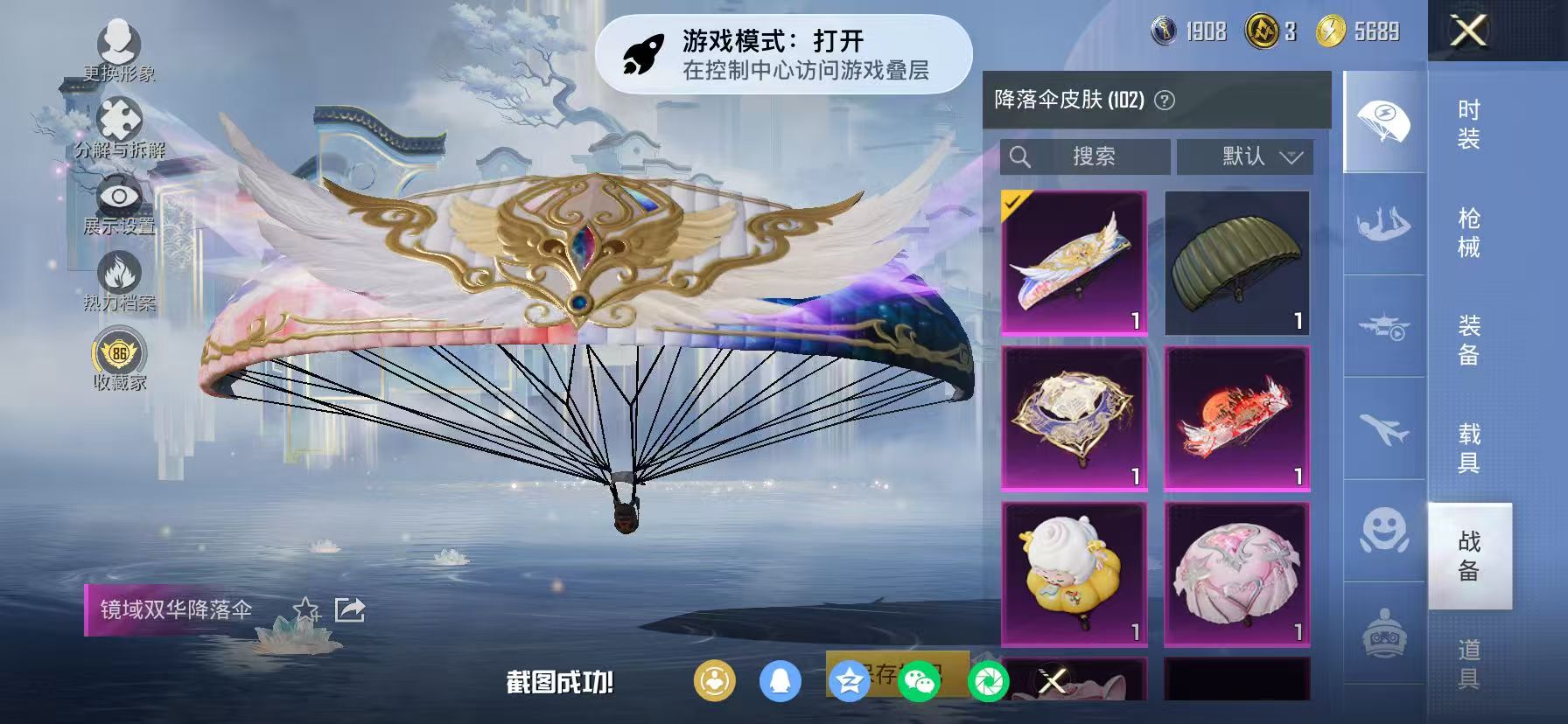
Task: Click the 搜索 search field
Action: tap(1085, 156)
